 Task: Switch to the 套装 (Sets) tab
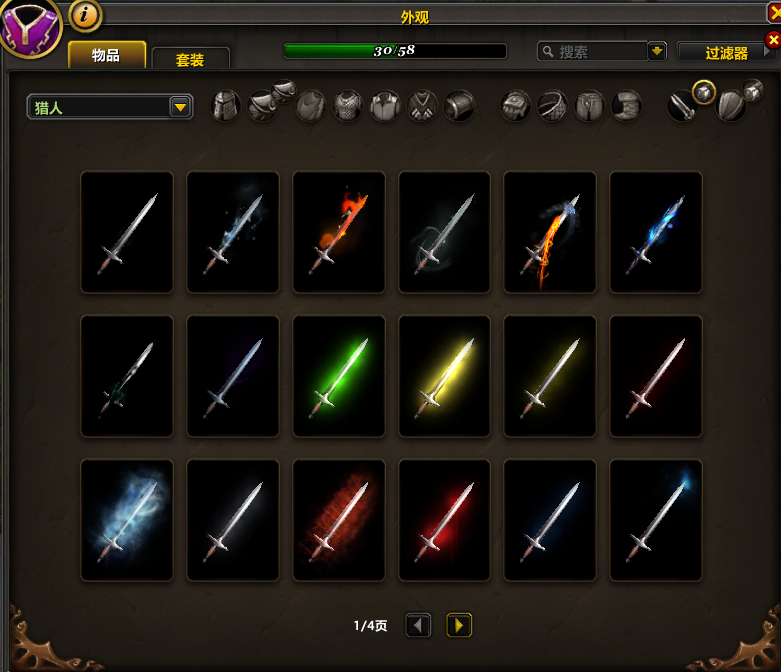tap(190, 60)
